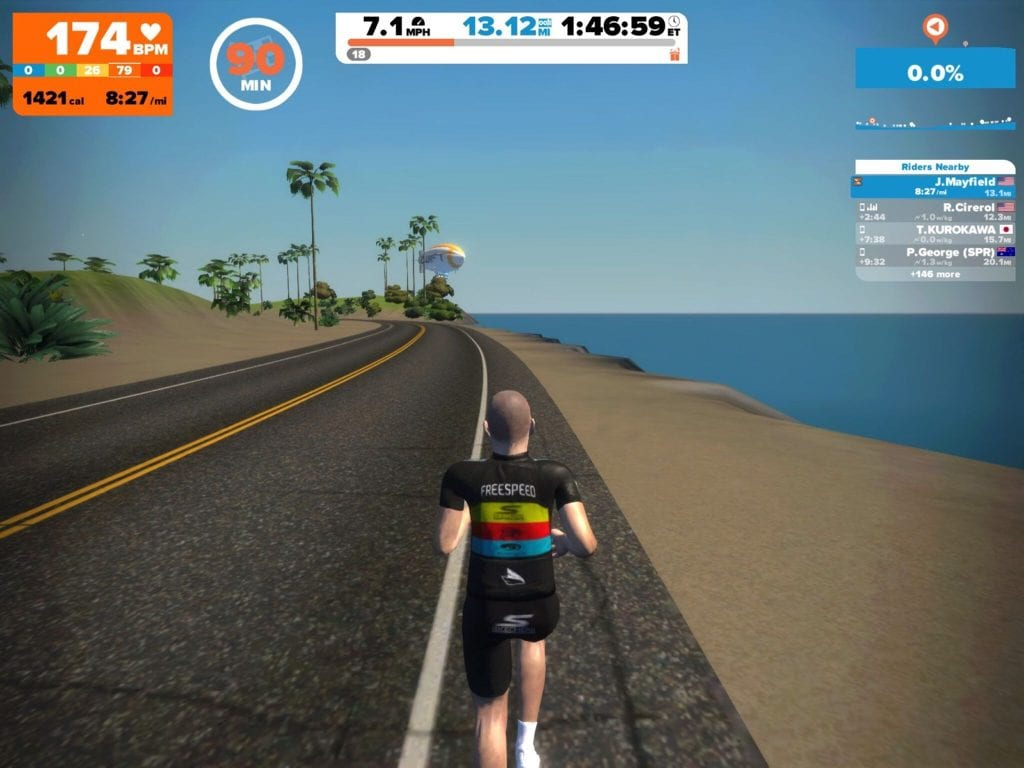This screenshot has height=768, width=1024.
Task: Select R.Cirerol in the Riders Nearby list
Action: 935,211
